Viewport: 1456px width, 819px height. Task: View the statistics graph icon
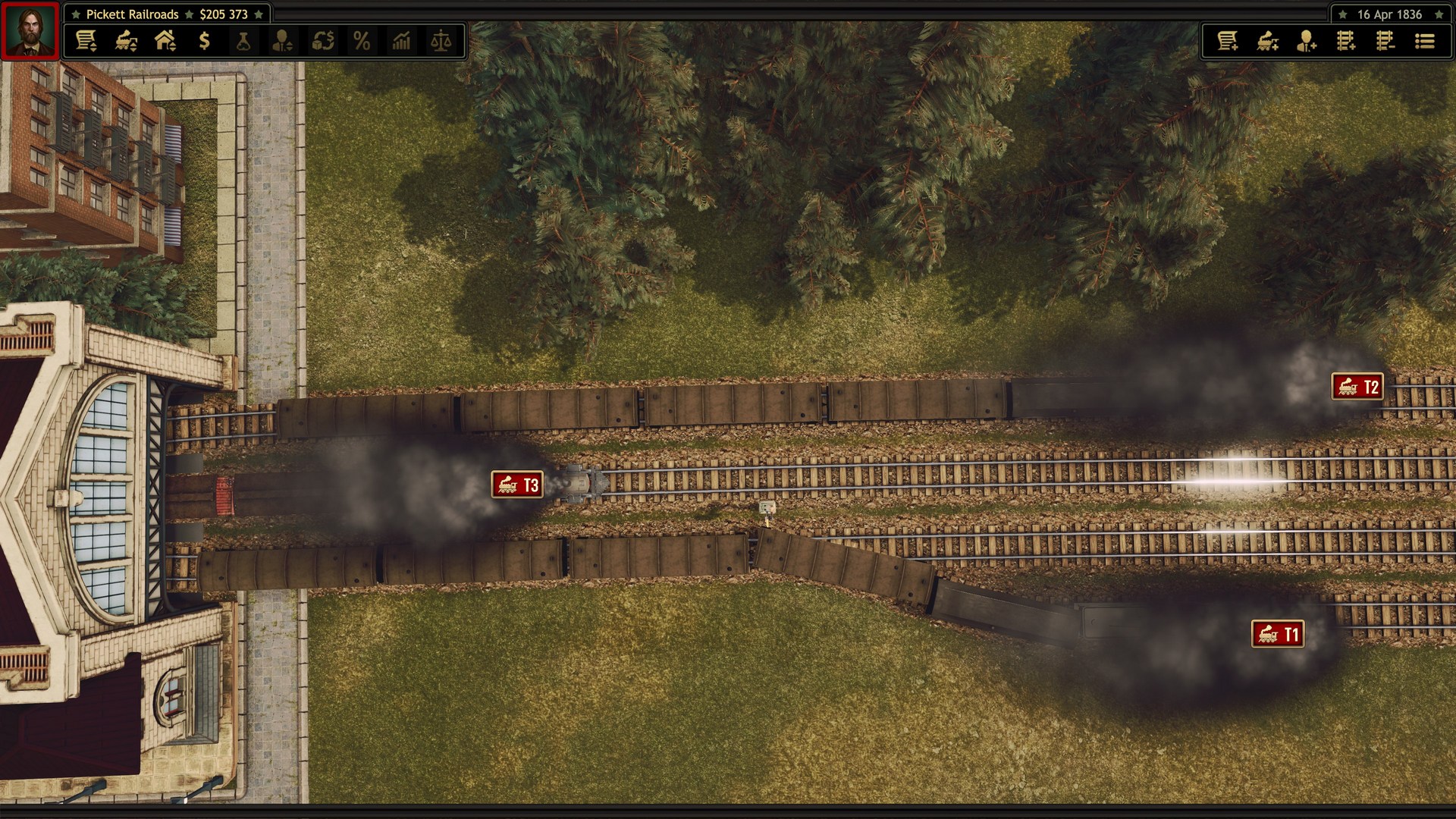coord(402,42)
